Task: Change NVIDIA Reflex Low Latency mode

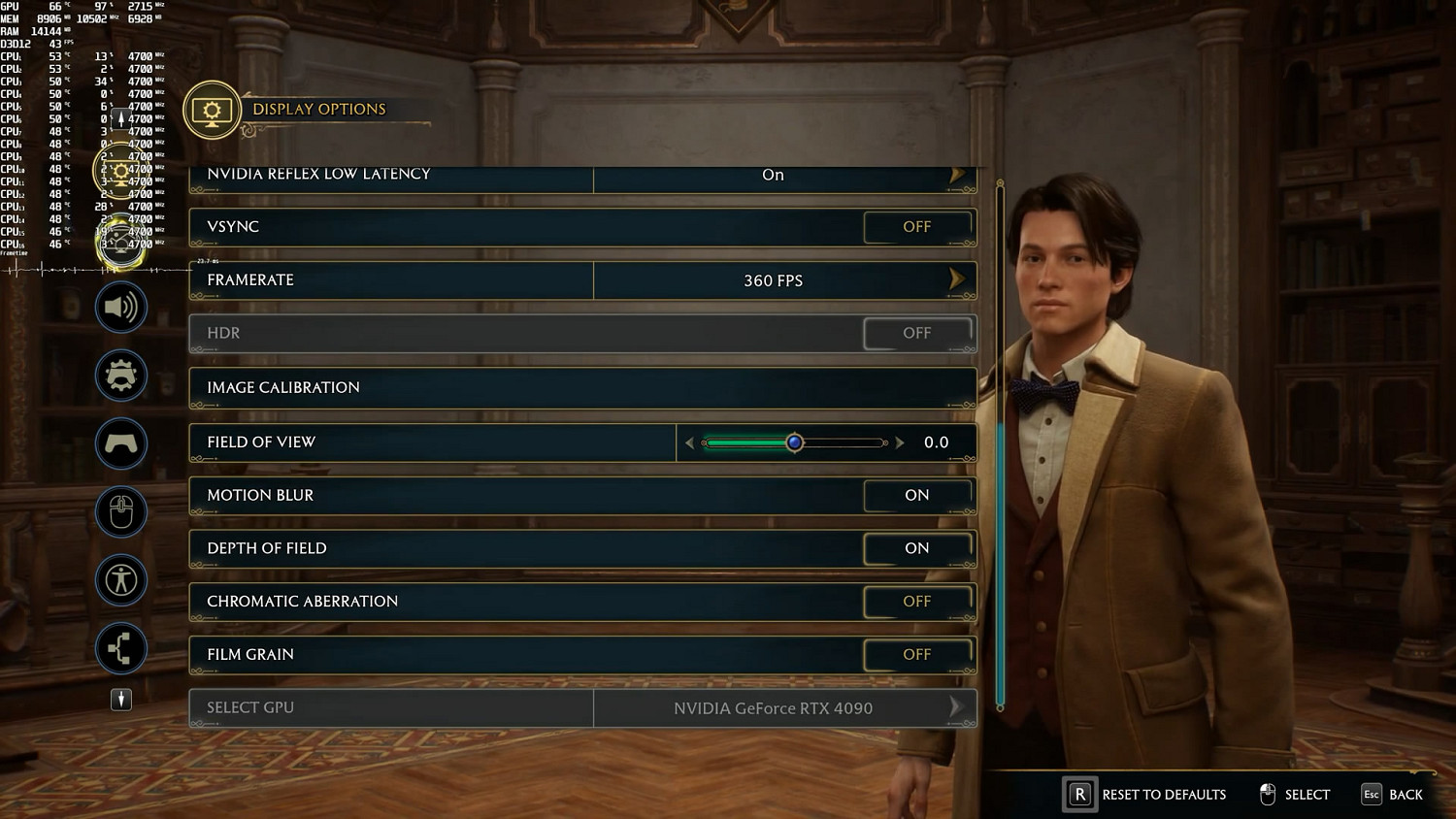Action: point(956,175)
